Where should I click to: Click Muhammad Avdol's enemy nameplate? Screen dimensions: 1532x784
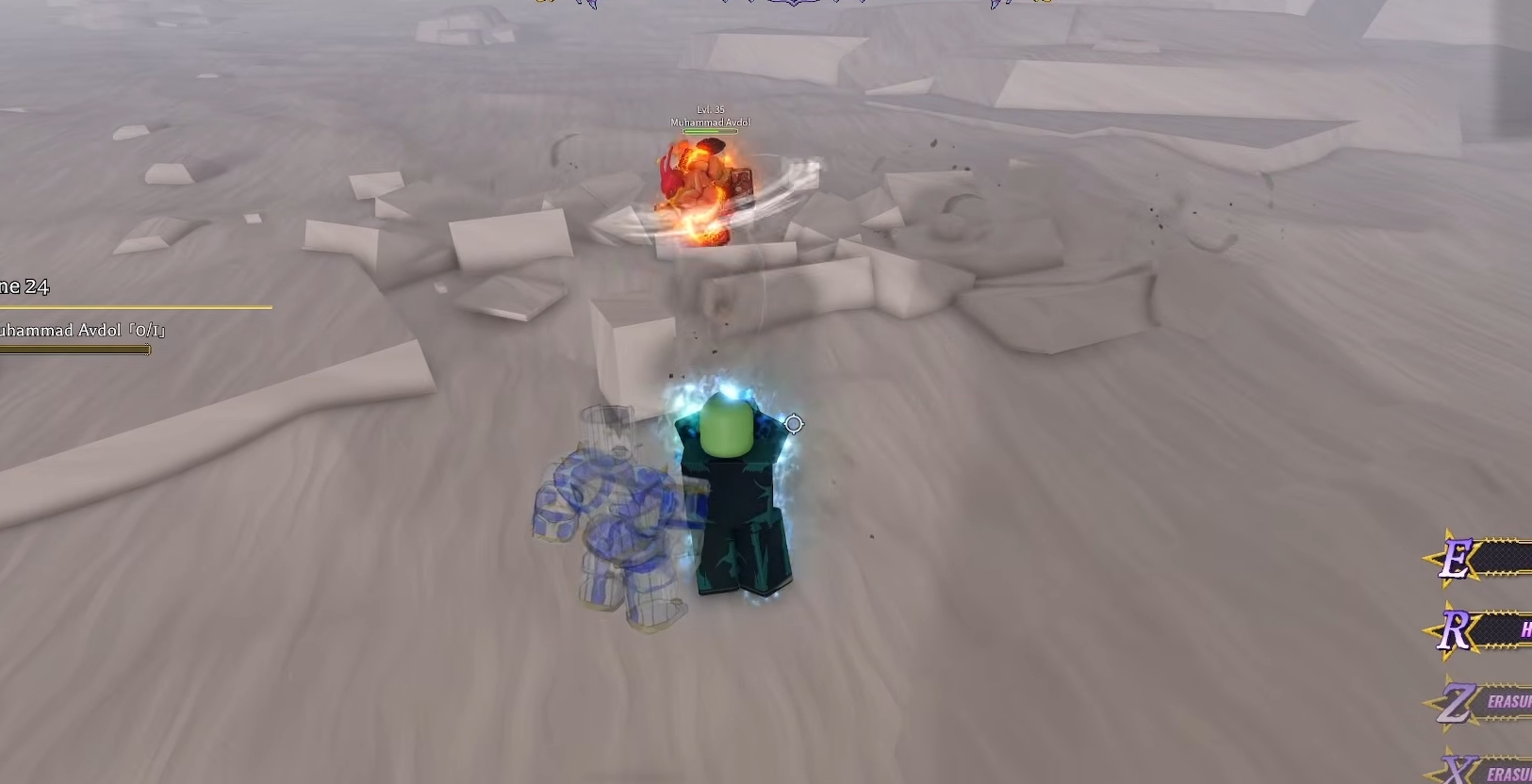(710, 122)
